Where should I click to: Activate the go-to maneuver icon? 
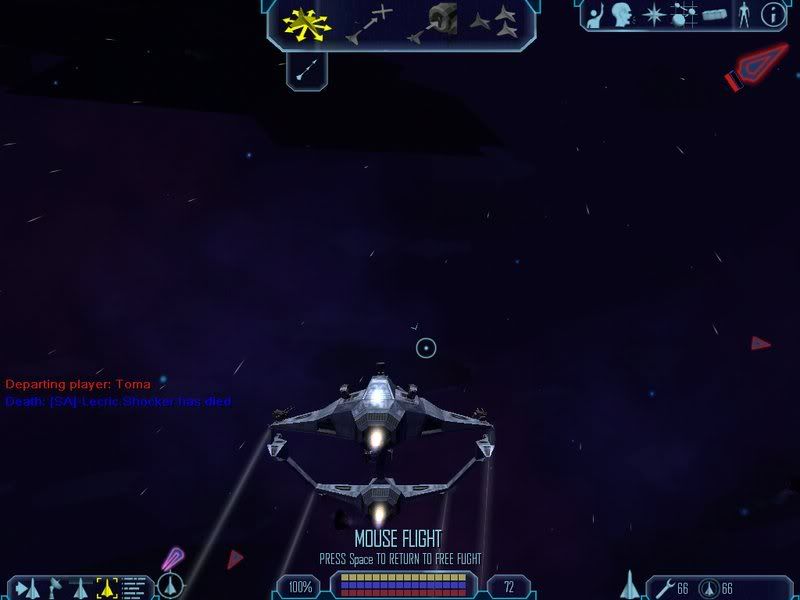point(368,24)
